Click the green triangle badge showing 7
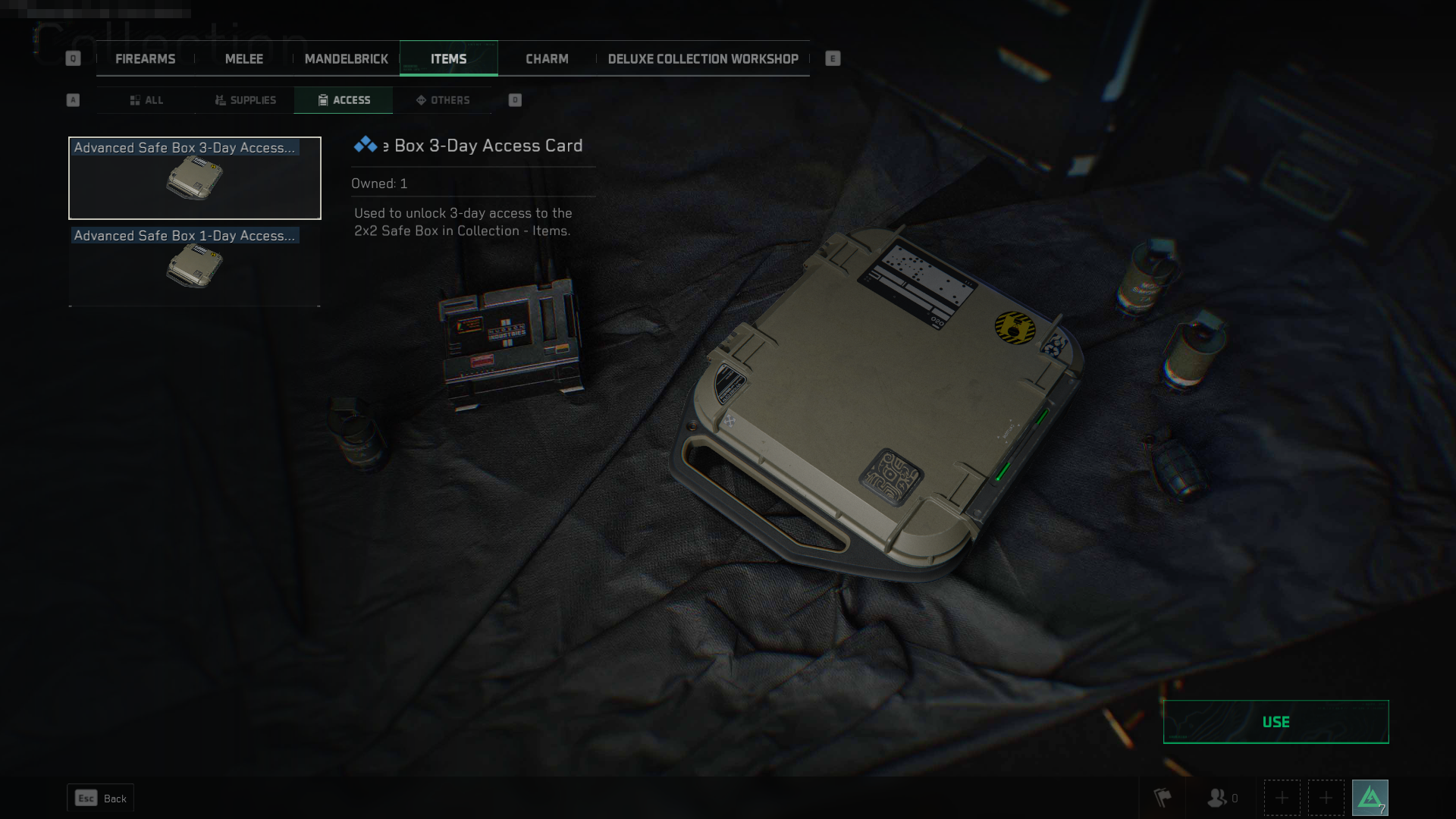This screenshot has height=819, width=1456. coord(1370,797)
